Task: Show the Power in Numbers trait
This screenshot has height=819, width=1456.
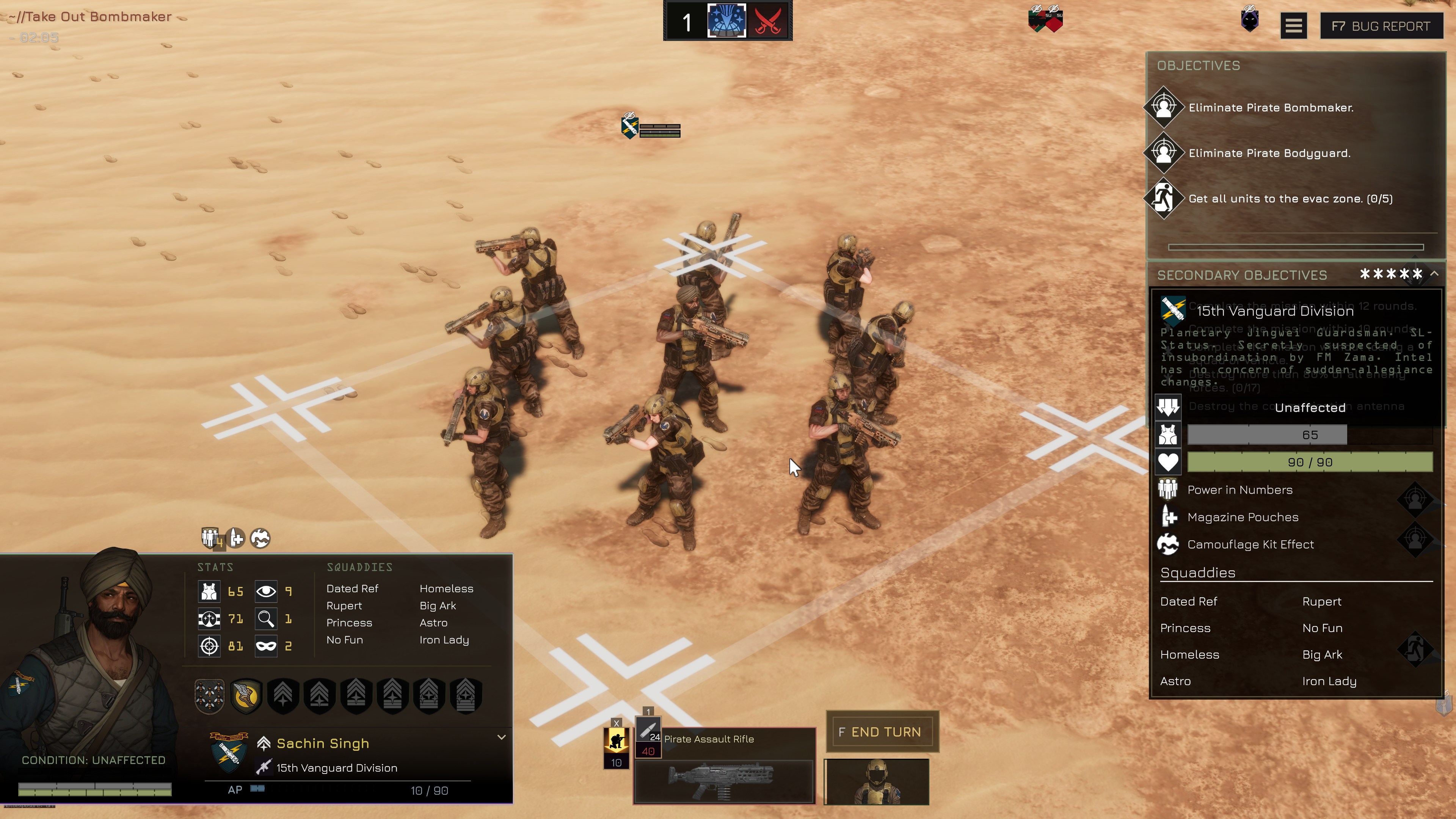Action: pos(1239,490)
